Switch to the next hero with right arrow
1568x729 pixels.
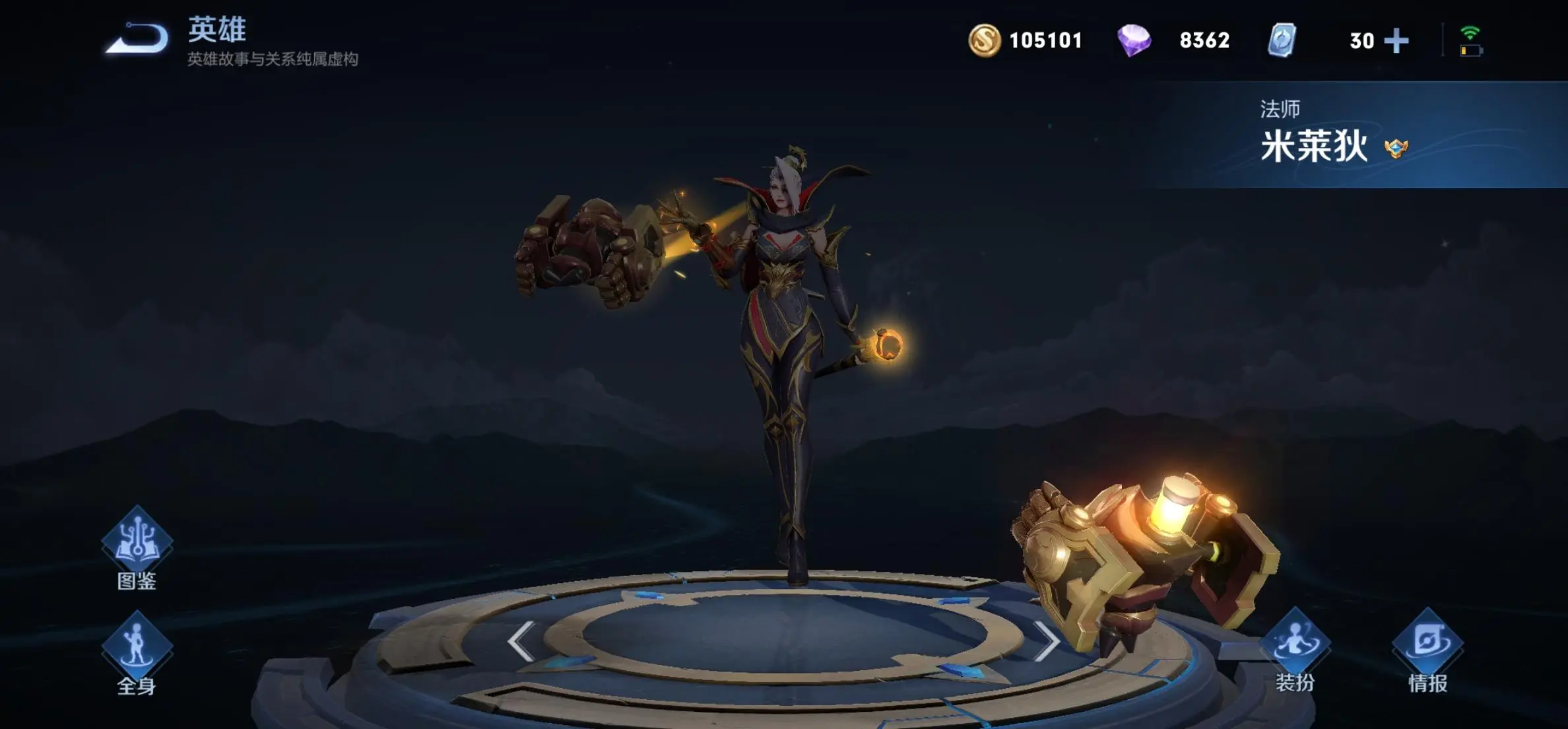pyautogui.click(x=1046, y=641)
